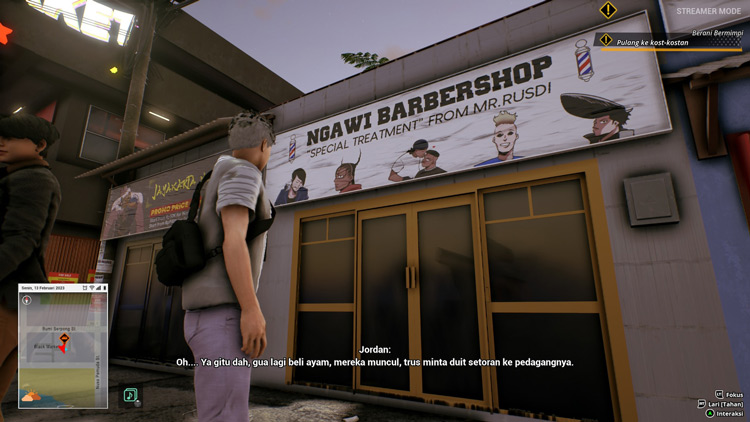Click the compass icon on the minimap
Viewport: 750px width, 422px height.
27,300
